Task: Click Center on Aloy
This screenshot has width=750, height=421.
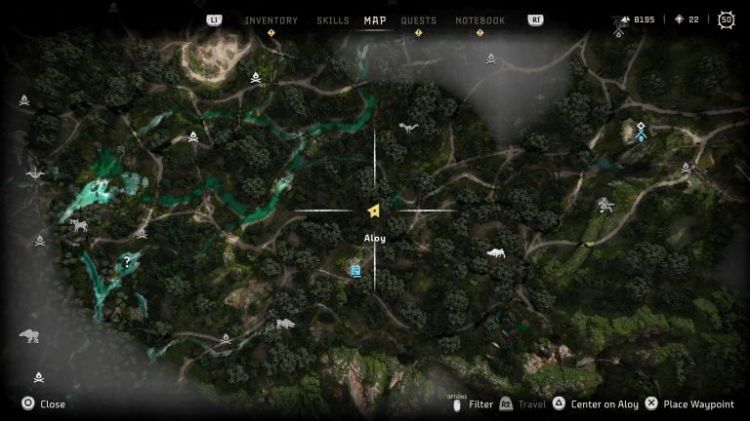Action: tap(596, 404)
